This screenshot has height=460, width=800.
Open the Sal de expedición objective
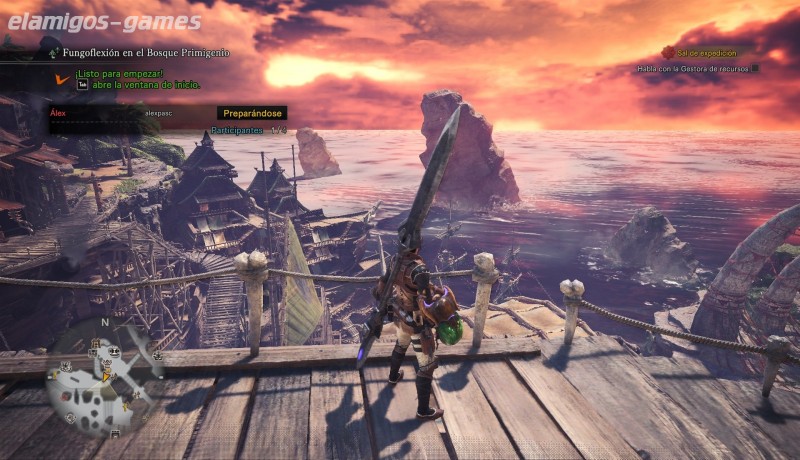point(705,53)
